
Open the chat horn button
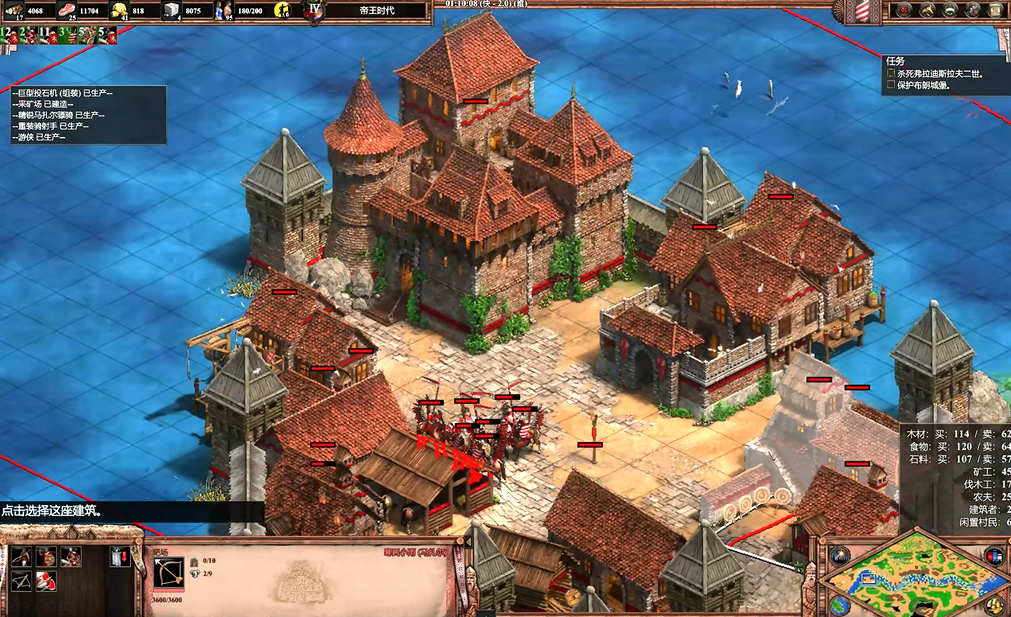click(925, 10)
